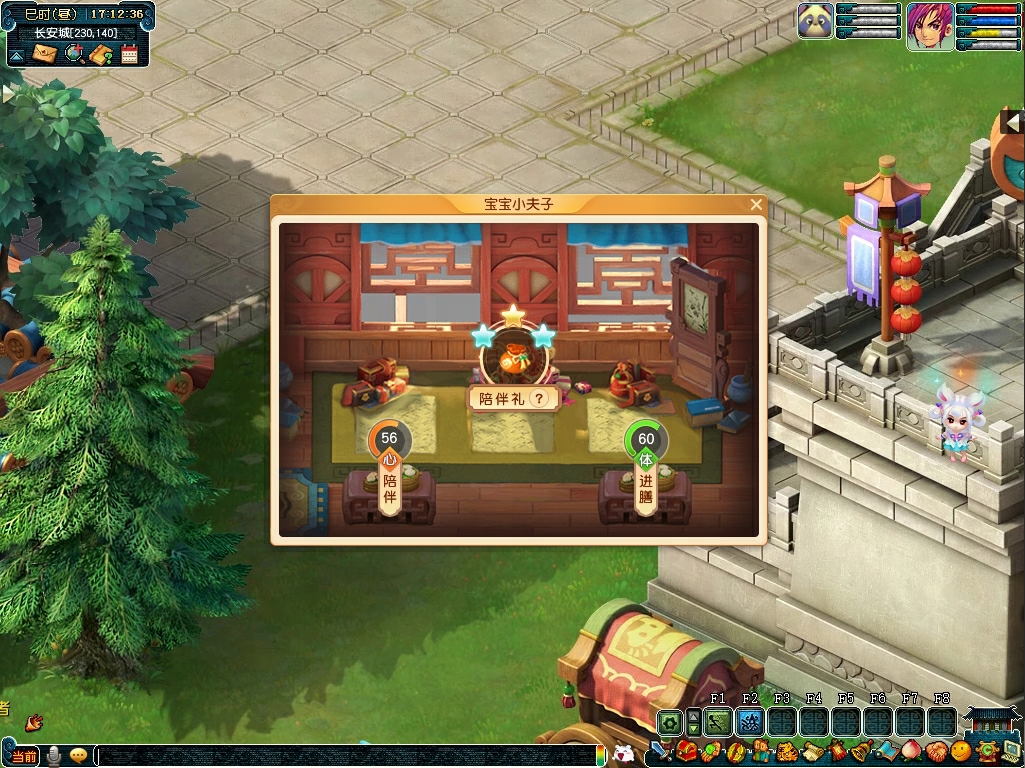
Task: Open the world map magnifier icon
Action: click(73, 54)
